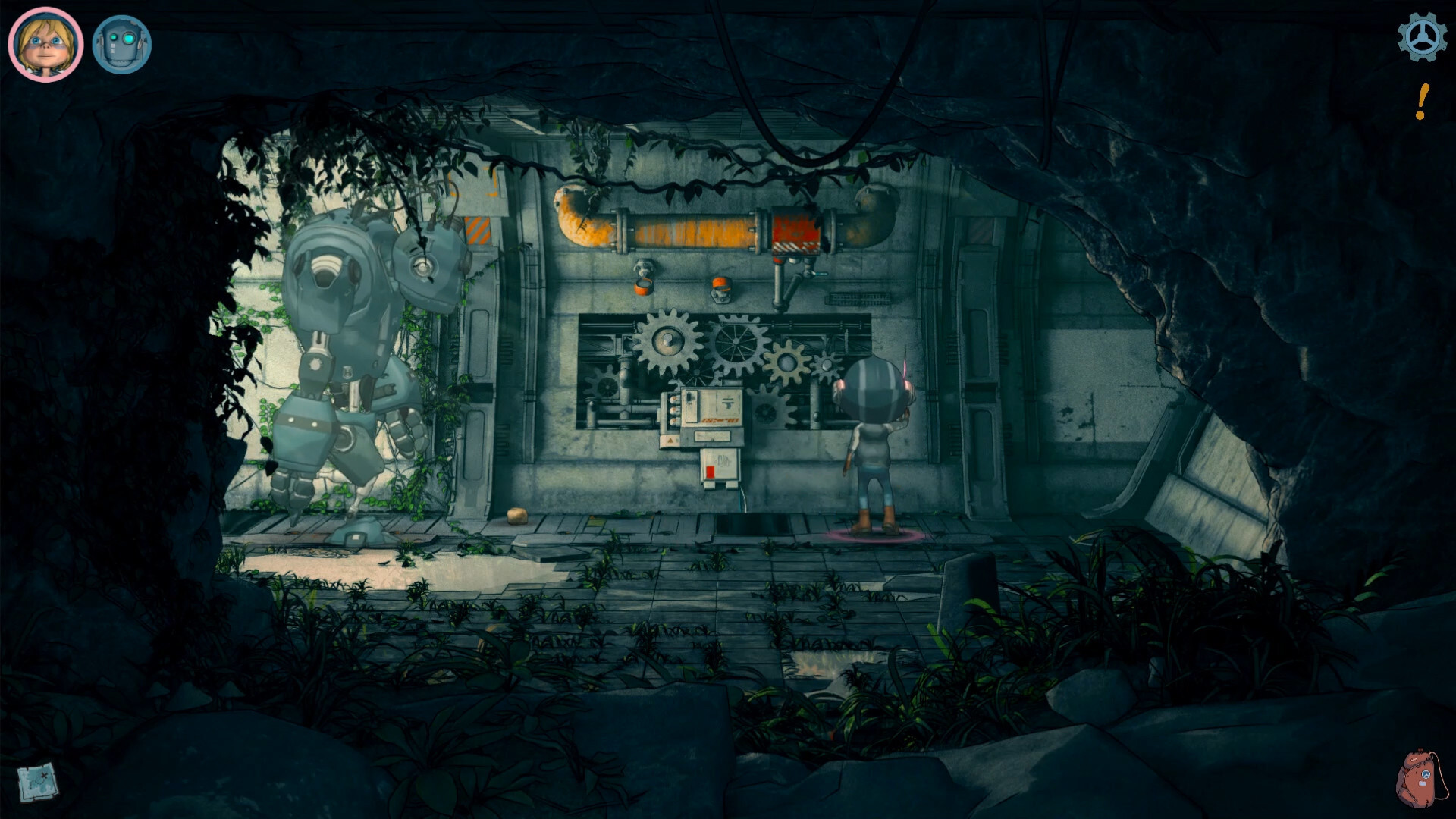Open the warning triangle panel on the machine

(670, 440)
